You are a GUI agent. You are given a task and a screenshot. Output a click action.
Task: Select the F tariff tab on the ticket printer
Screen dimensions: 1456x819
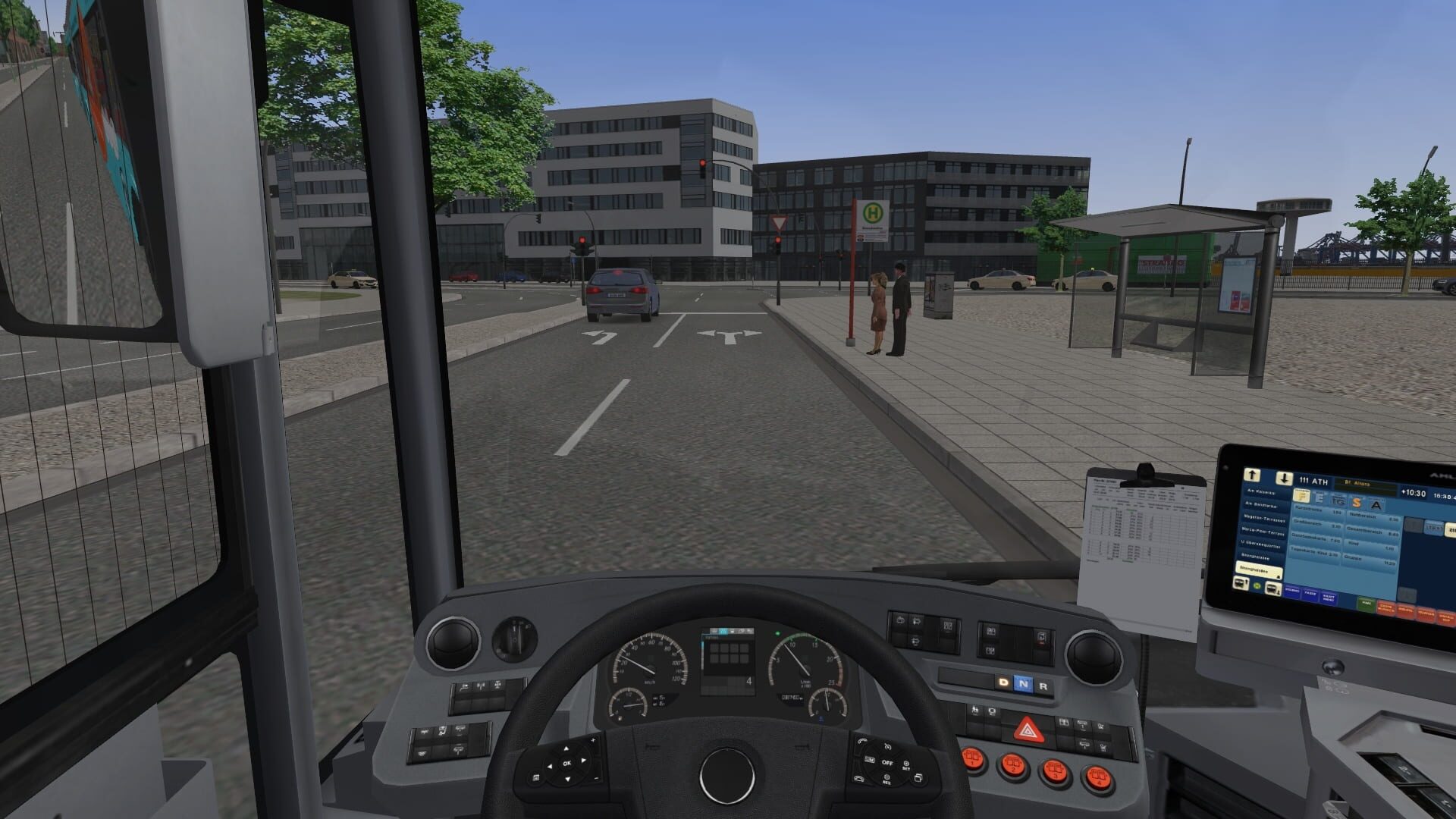point(1303,496)
